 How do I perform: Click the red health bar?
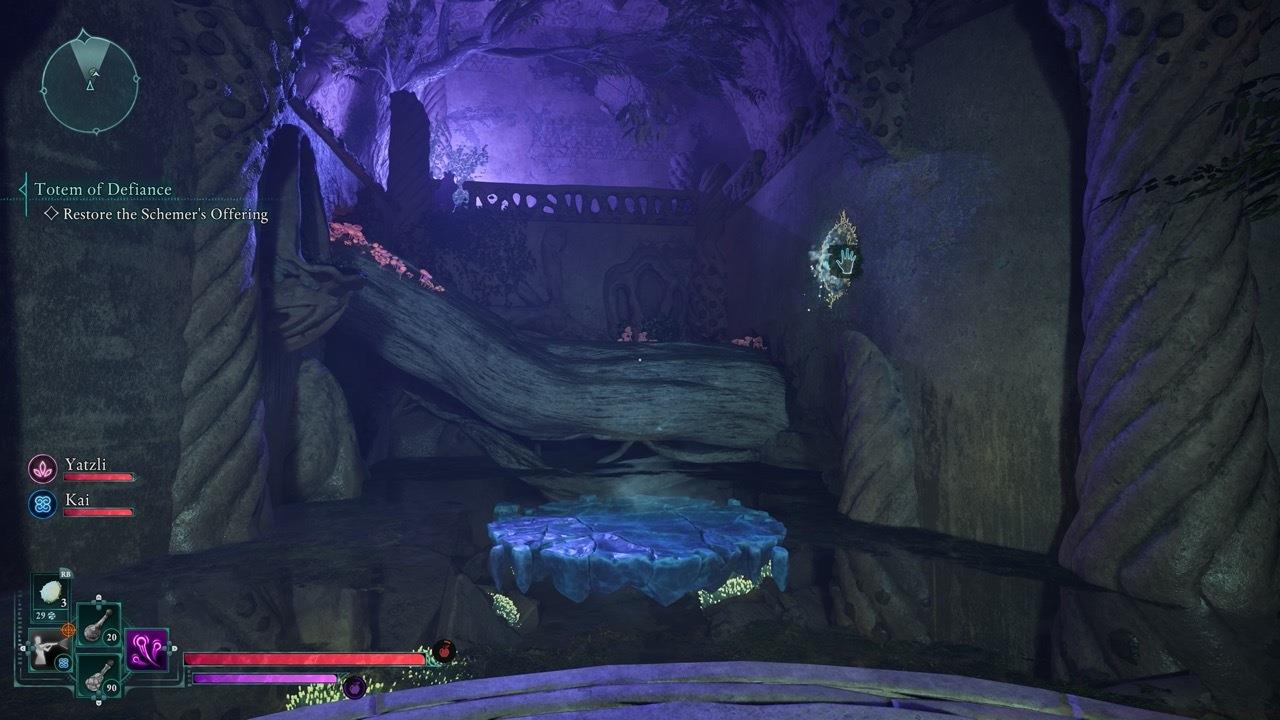pyautogui.click(x=300, y=659)
